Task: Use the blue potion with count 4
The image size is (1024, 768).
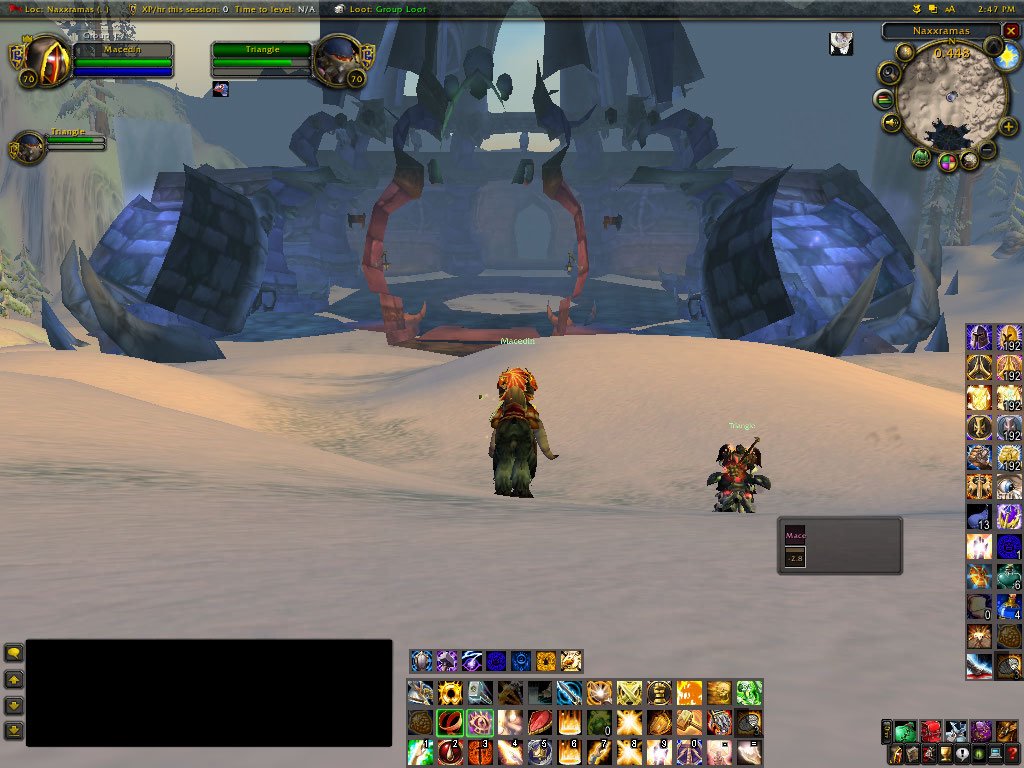Action: pyautogui.click(x=1008, y=607)
